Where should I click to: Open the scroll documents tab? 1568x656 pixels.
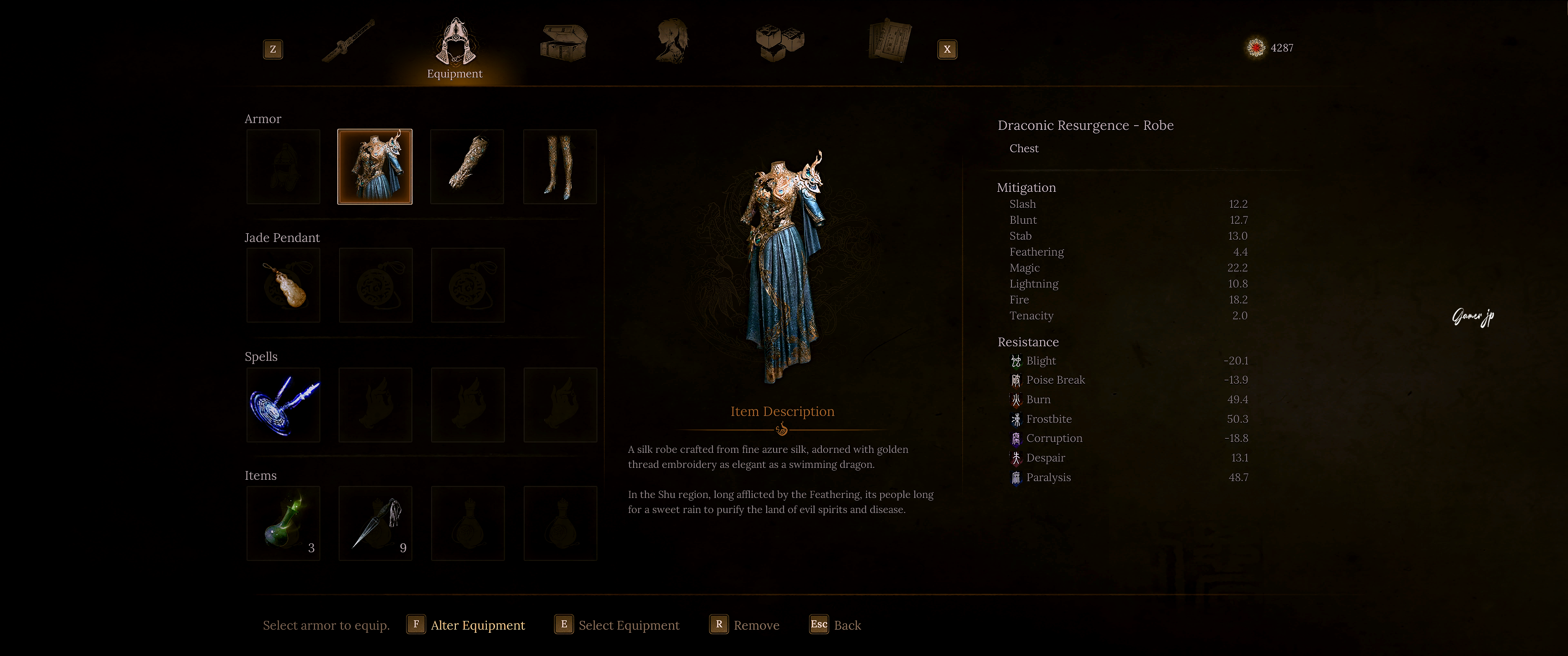click(889, 41)
